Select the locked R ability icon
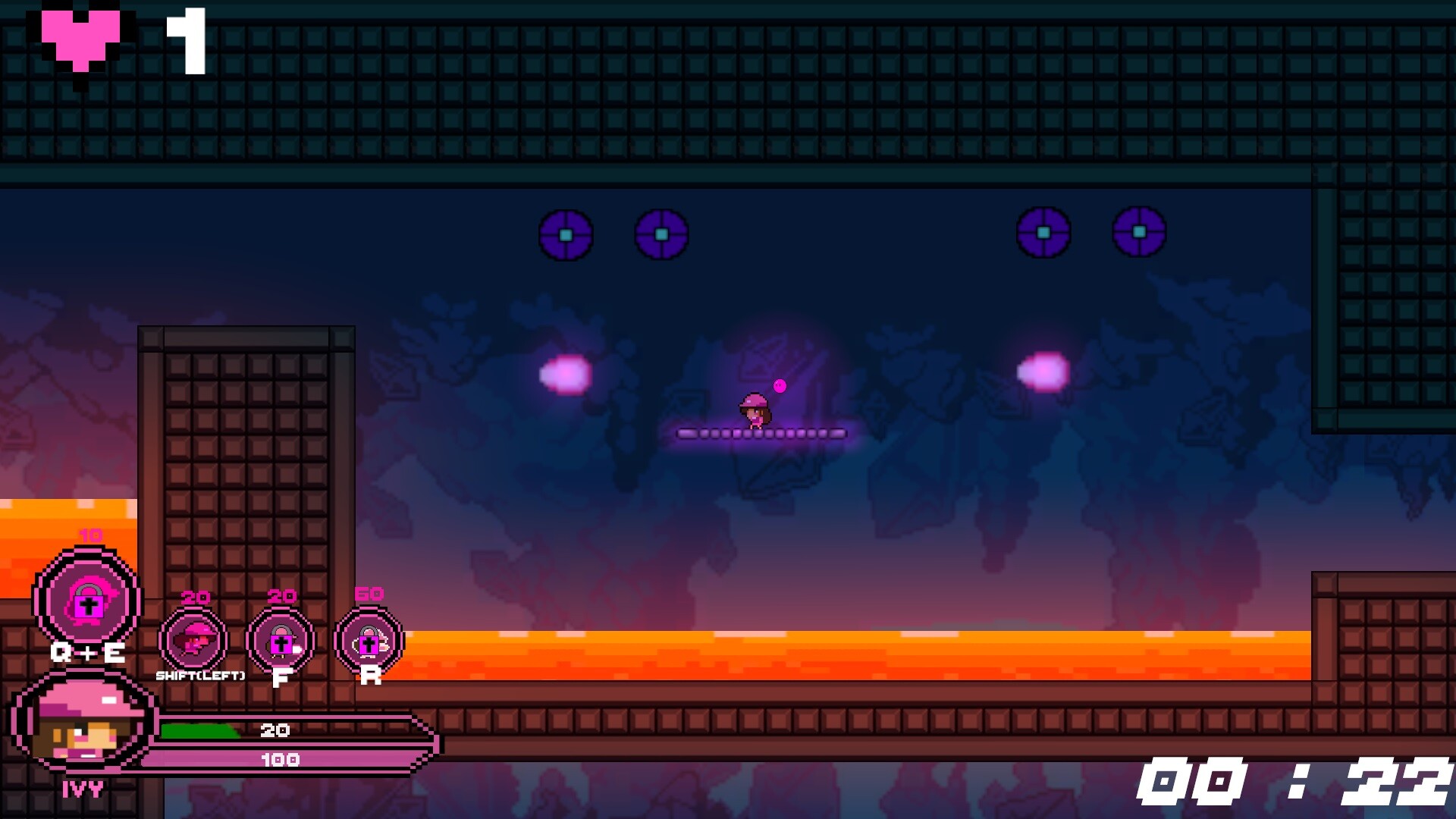Image resolution: width=1456 pixels, height=819 pixels. pos(369,641)
